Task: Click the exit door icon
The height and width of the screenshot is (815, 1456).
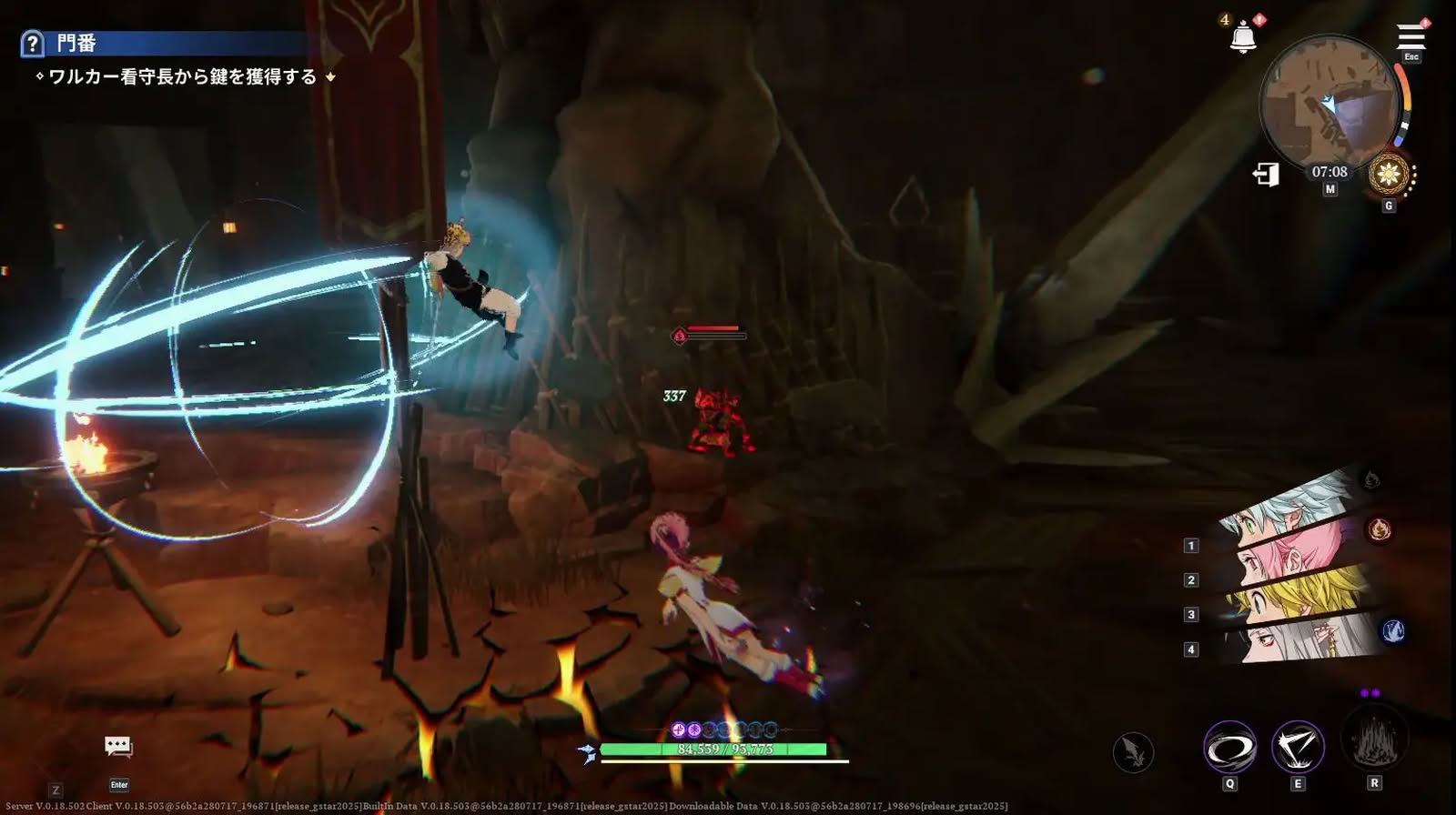Action: tap(1266, 174)
